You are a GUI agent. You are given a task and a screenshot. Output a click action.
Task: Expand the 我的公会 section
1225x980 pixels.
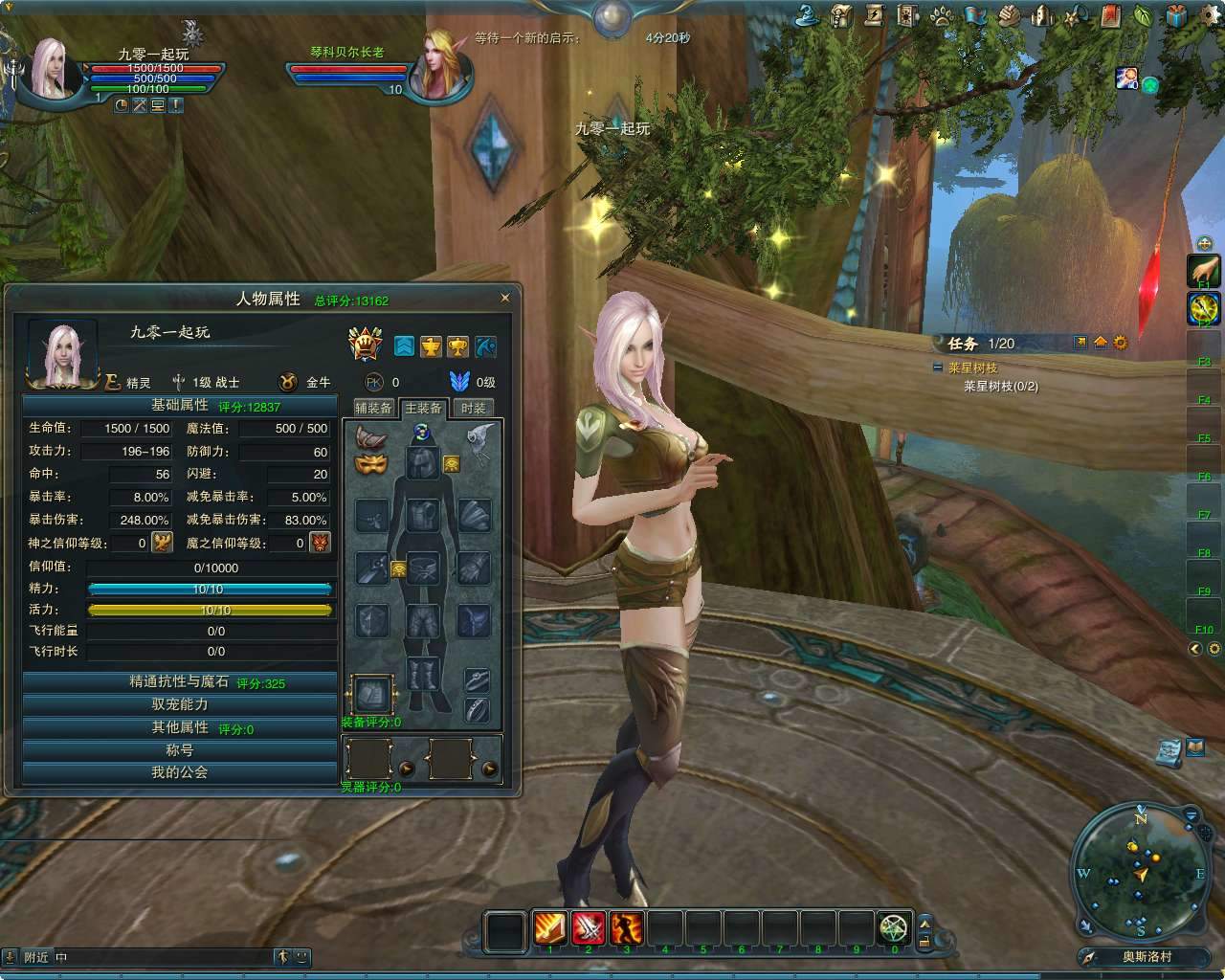[x=178, y=773]
